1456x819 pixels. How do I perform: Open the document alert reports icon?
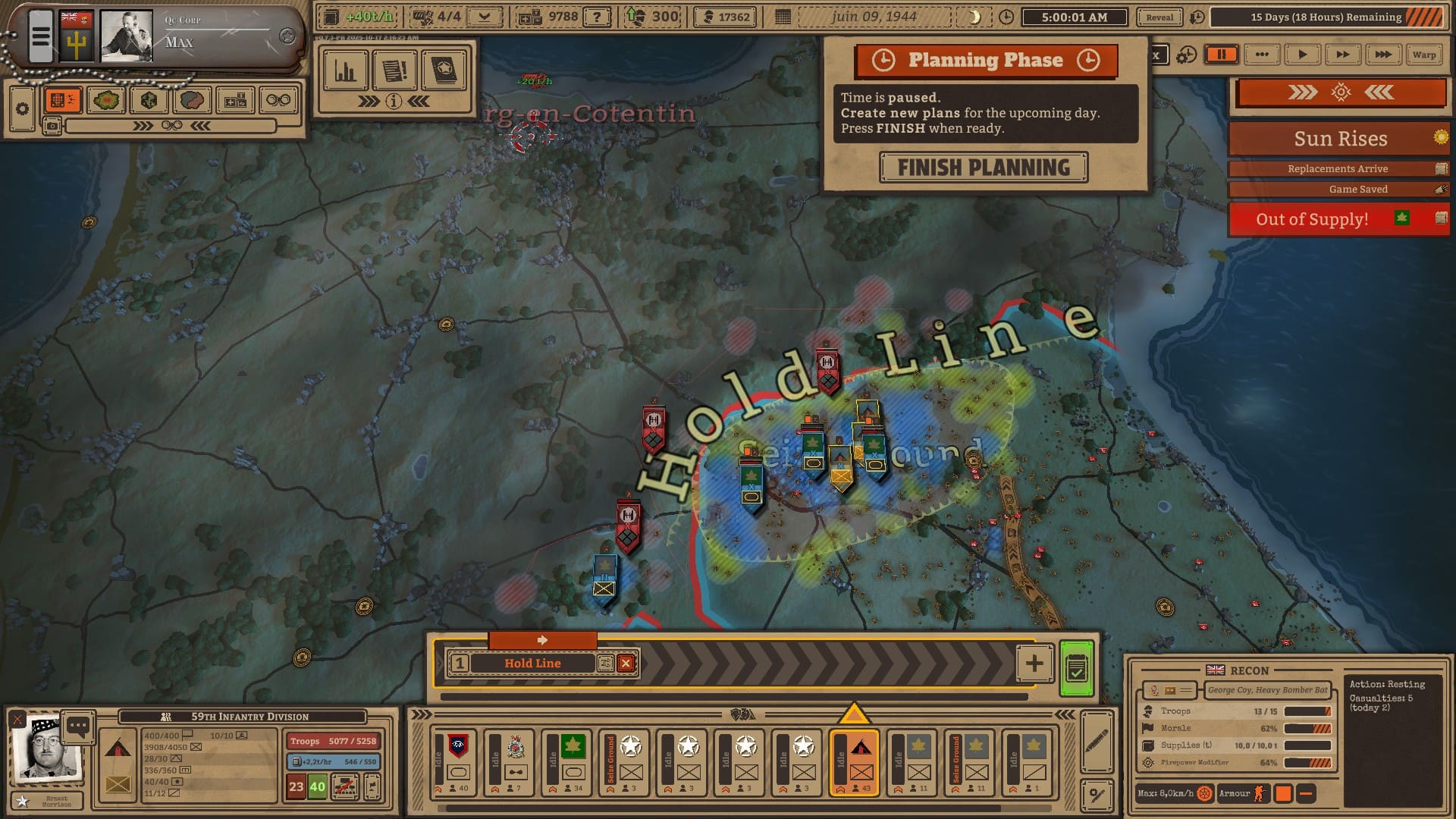click(394, 71)
